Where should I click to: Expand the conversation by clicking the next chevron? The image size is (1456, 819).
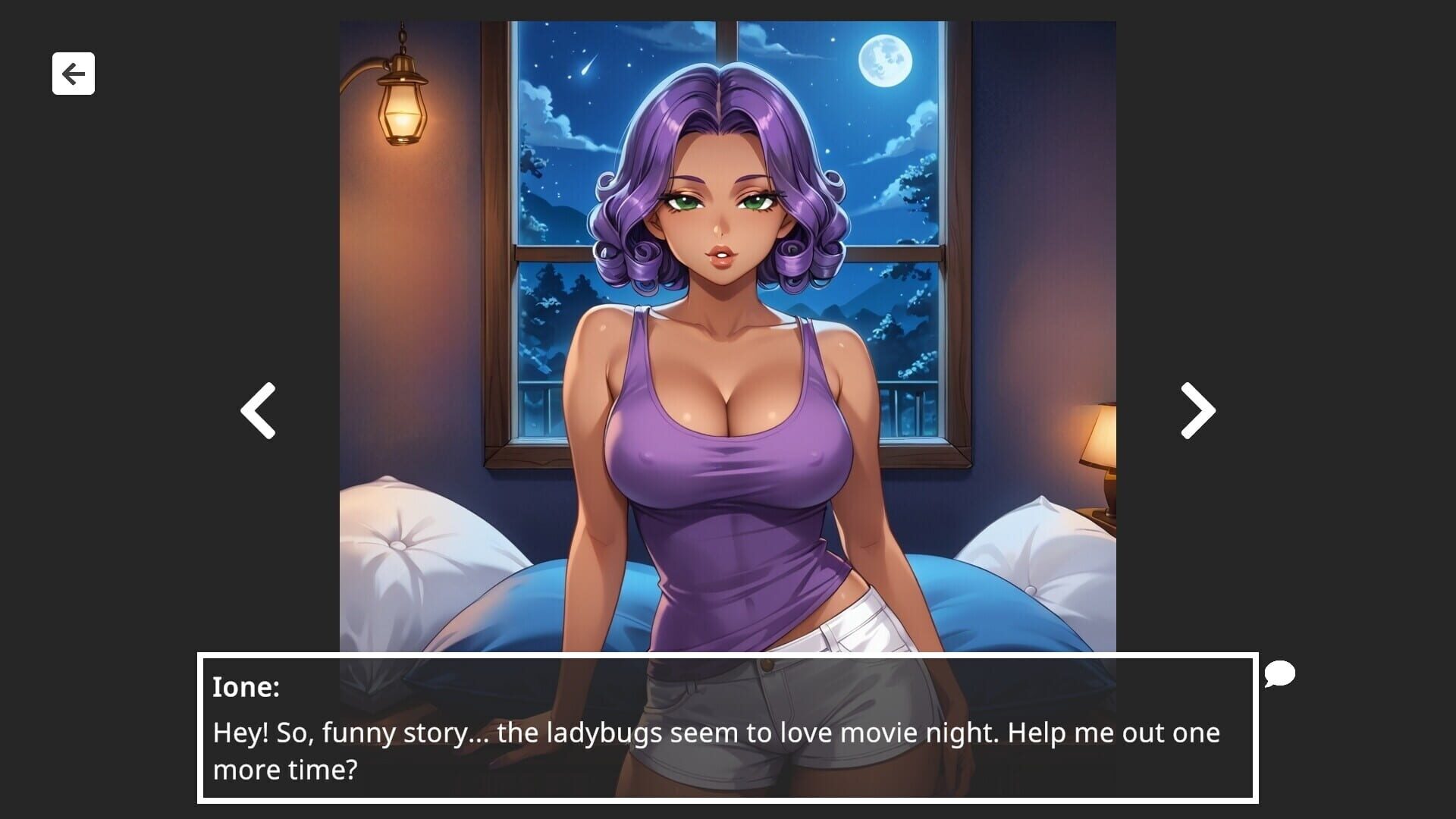pos(1195,409)
